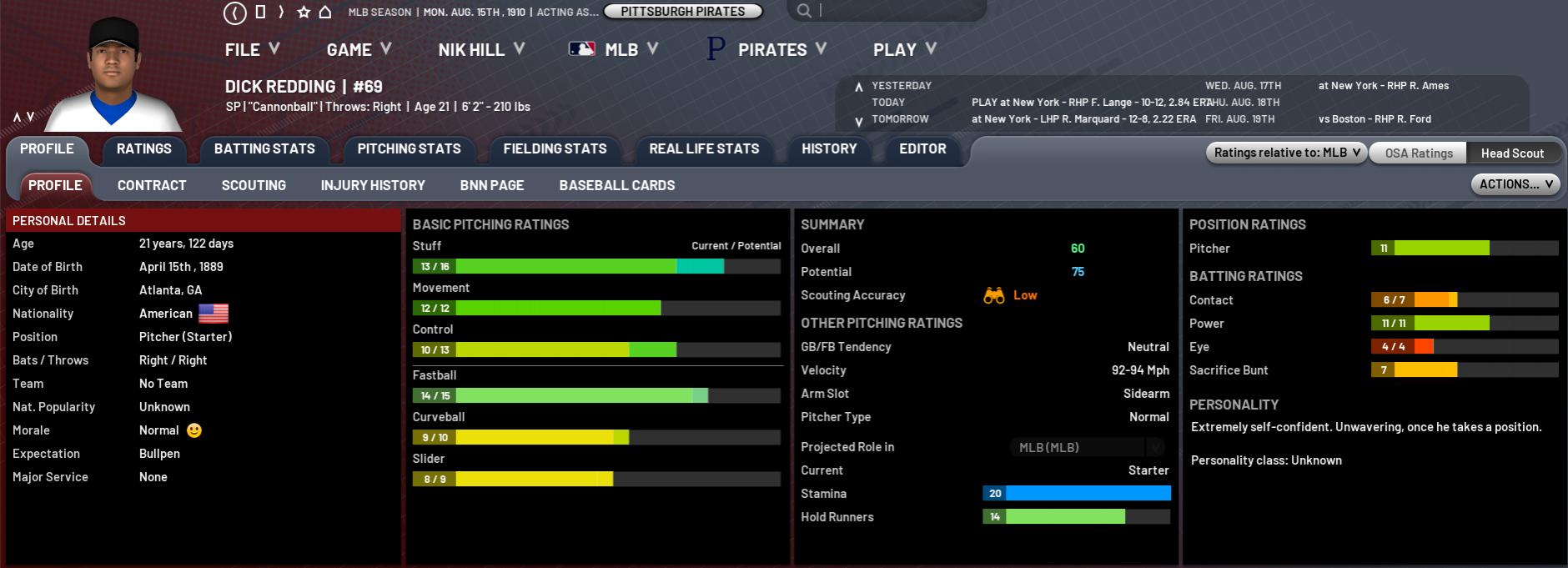This screenshot has height=568, width=1568.
Task: Switch to the FIELDING STATS tab
Action: pos(555,149)
